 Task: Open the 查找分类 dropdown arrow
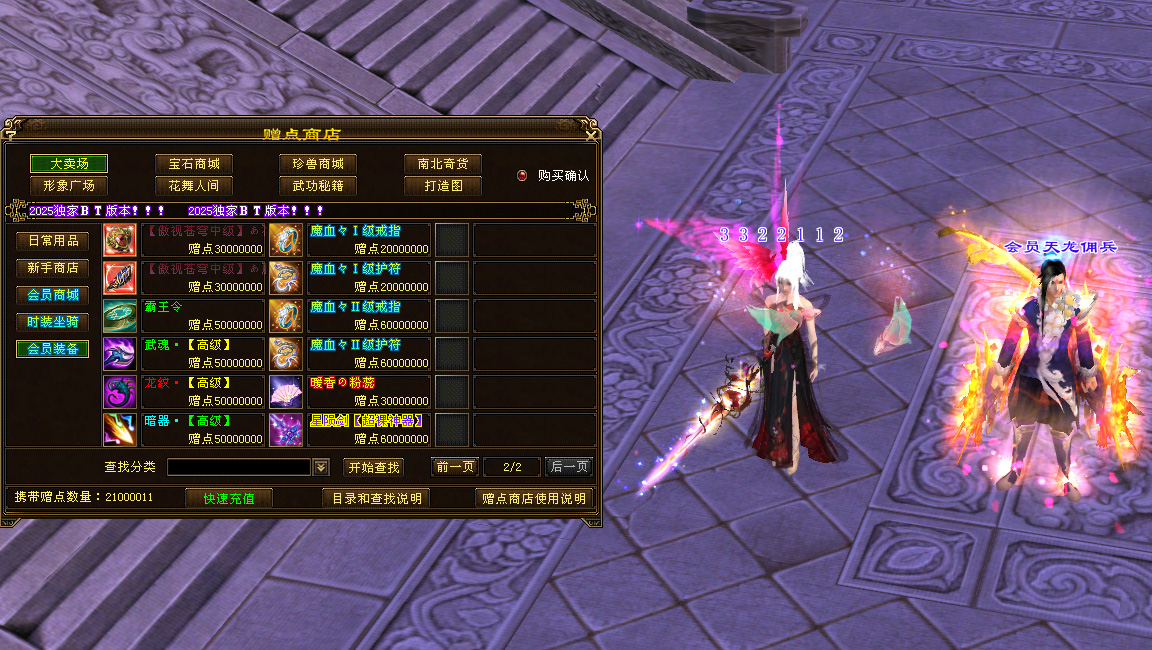(x=321, y=467)
